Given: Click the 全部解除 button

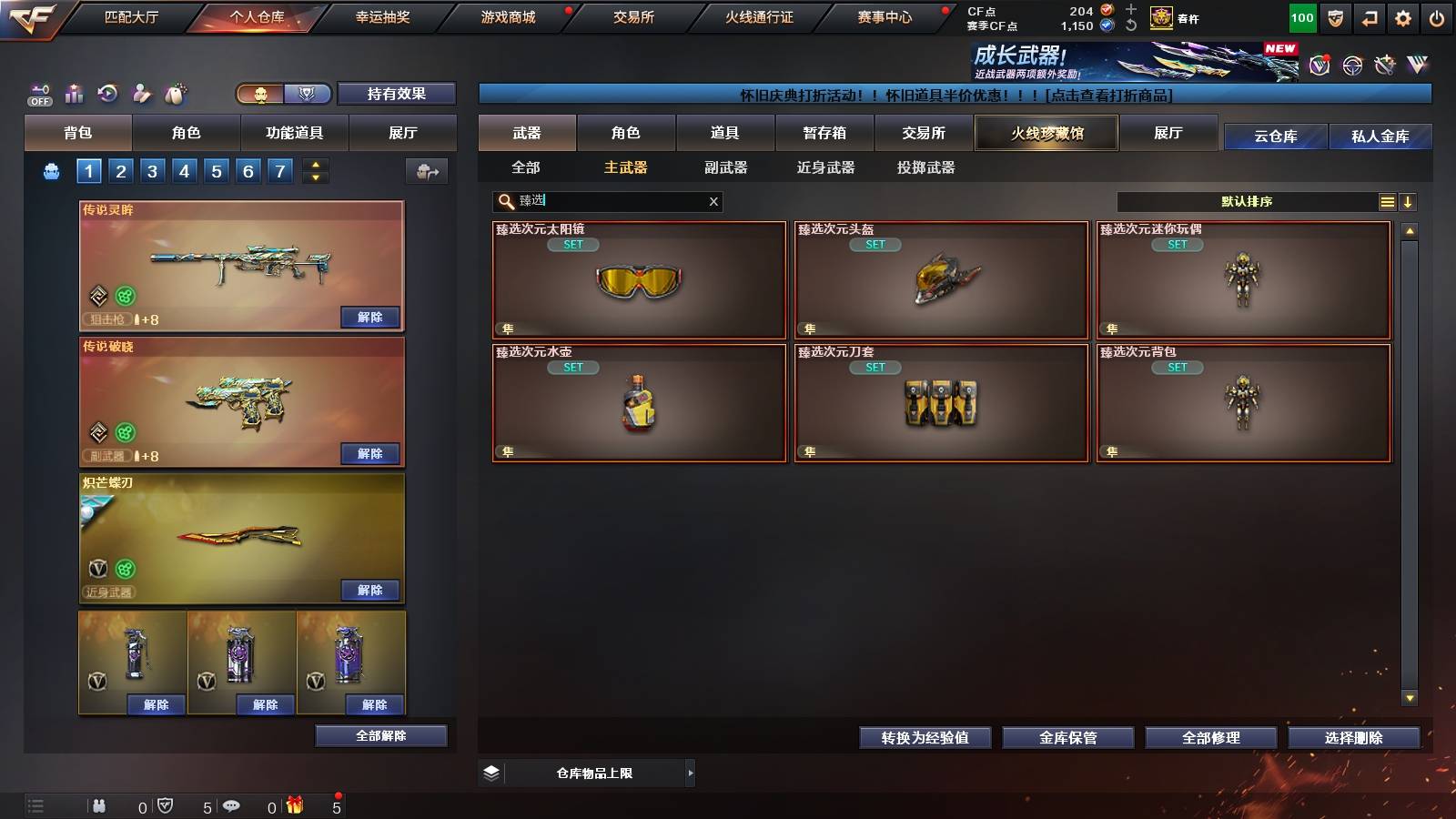Looking at the screenshot, I should 380,735.
